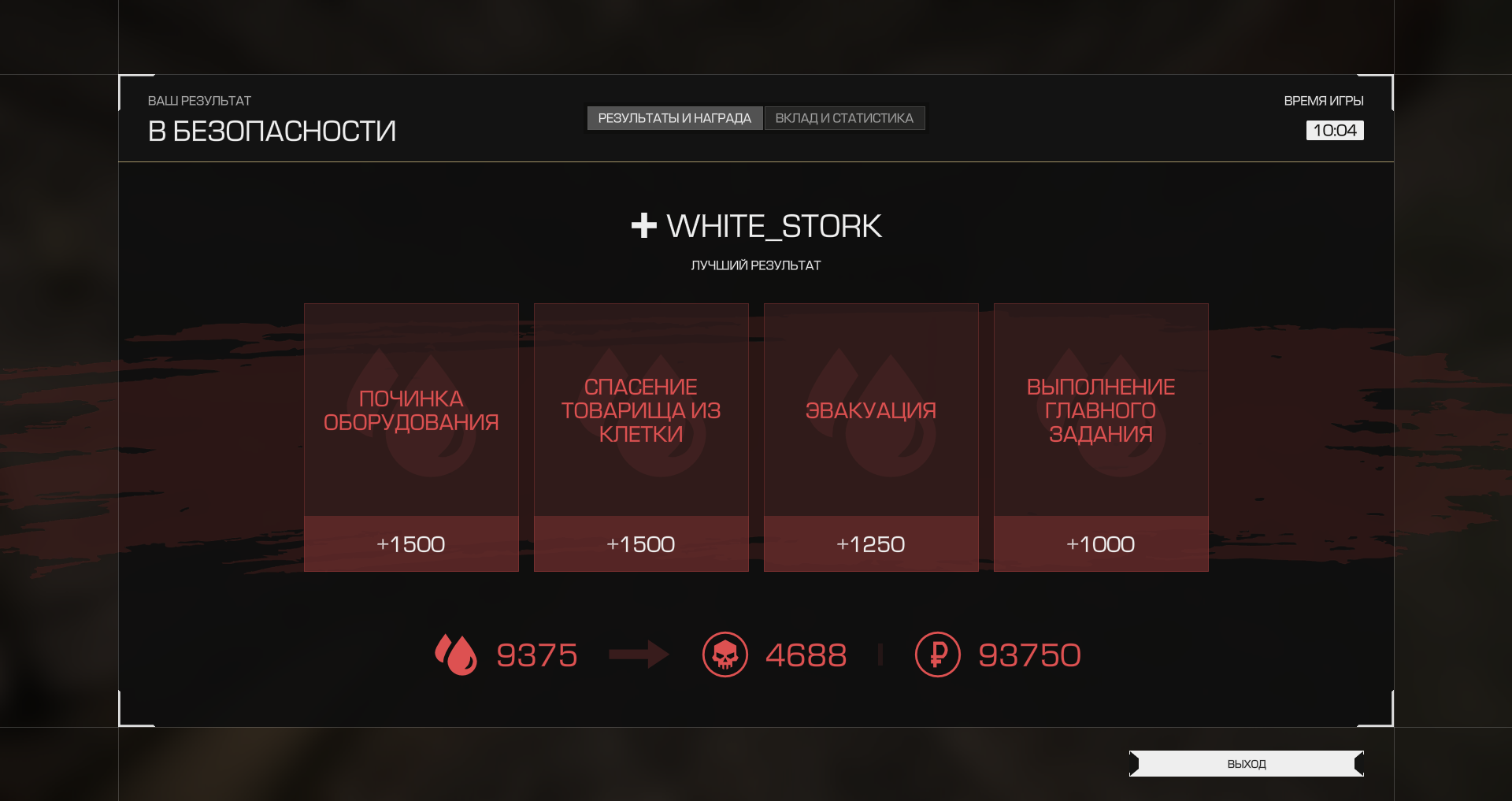Select the Починка оборудования reward card
1512x801 pixels.
411,437
